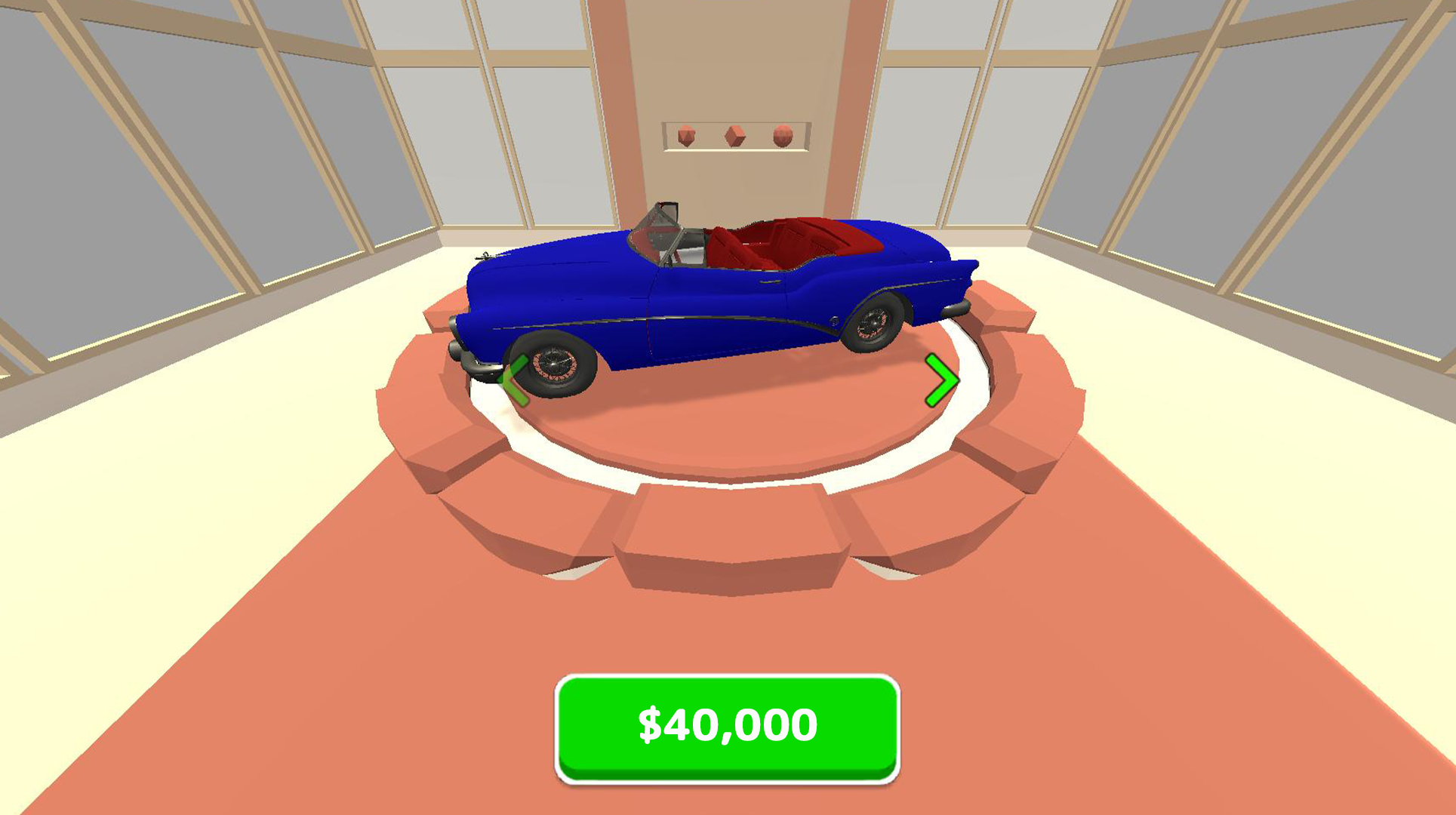Select the cube decoration on the wall
This screenshot has height=815, width=1456.
click(x=735, y=136)
